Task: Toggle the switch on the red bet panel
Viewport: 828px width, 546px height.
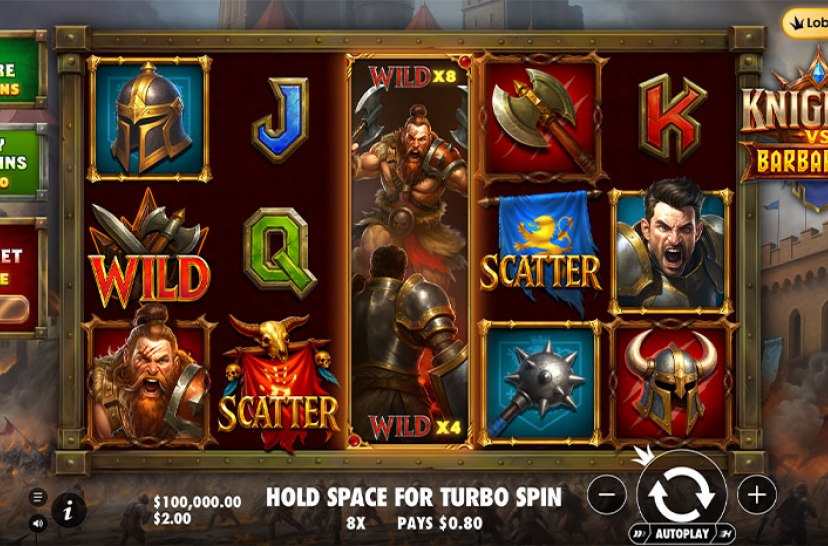Action: coord(17,309)
